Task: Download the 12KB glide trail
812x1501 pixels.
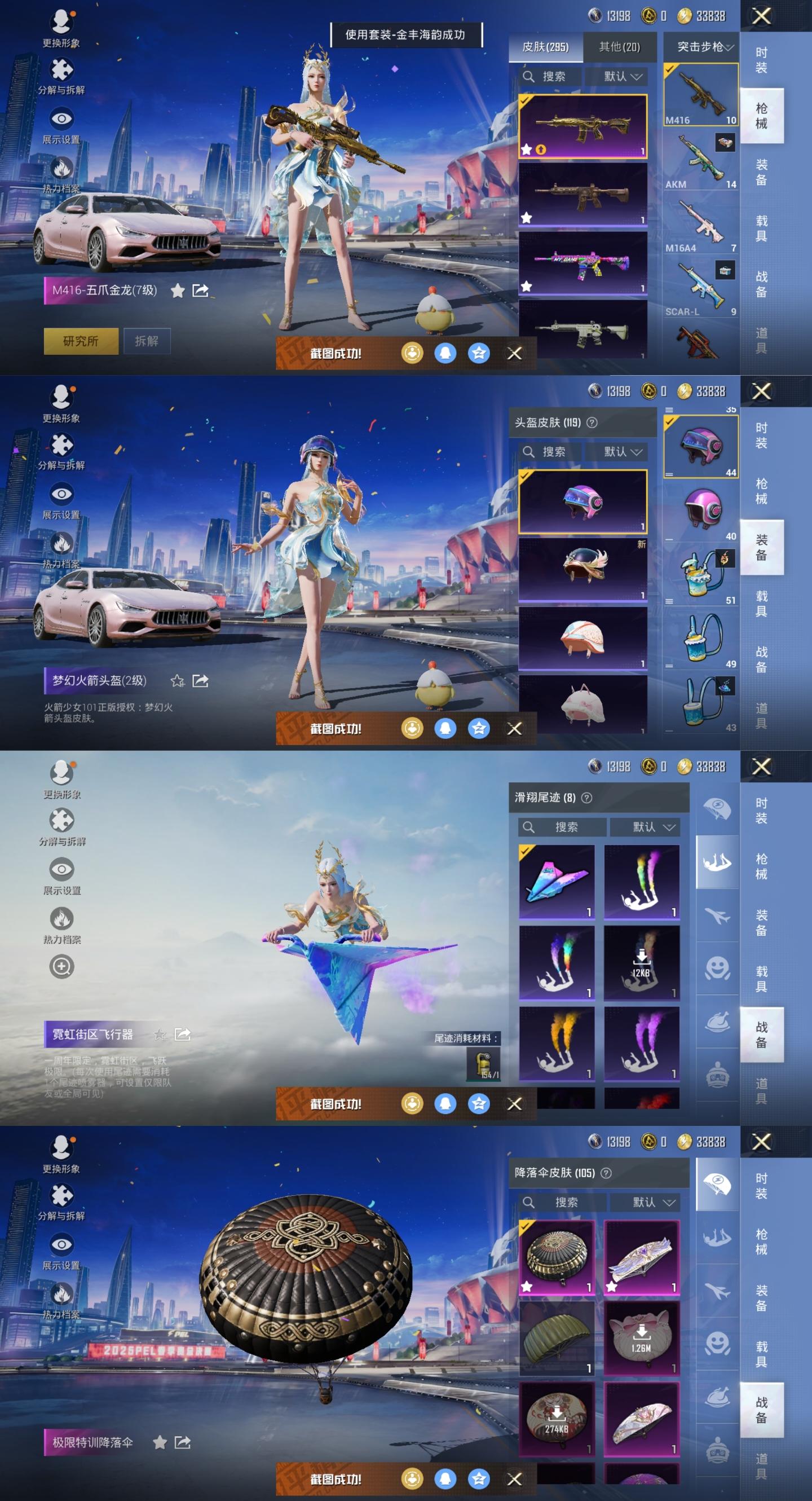Action: 641,962
